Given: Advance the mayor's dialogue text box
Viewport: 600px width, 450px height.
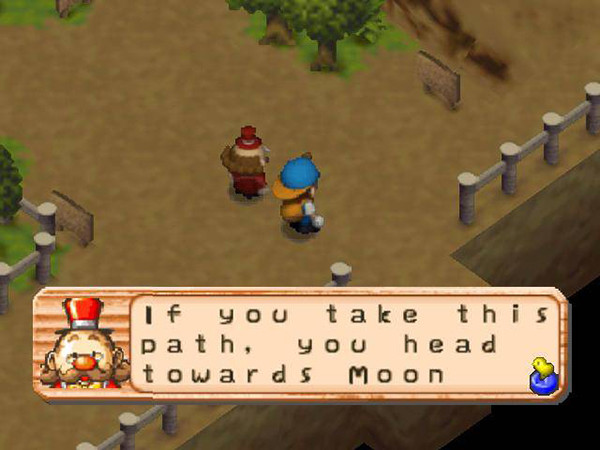Looking at the screenshot, I should point(340,345).
